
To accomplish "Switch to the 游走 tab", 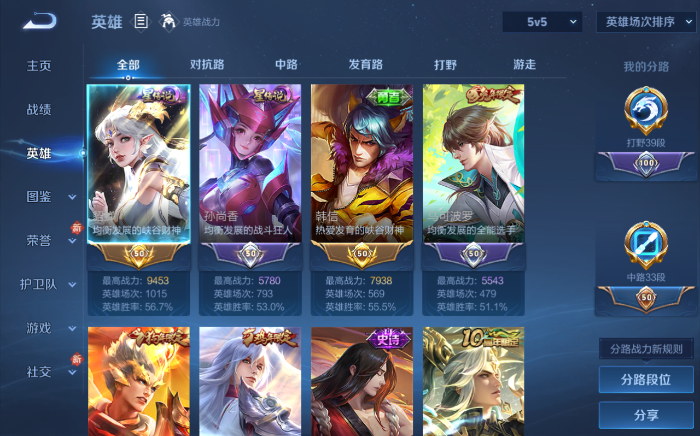I will pyautogui.click(x=524, y=65).
